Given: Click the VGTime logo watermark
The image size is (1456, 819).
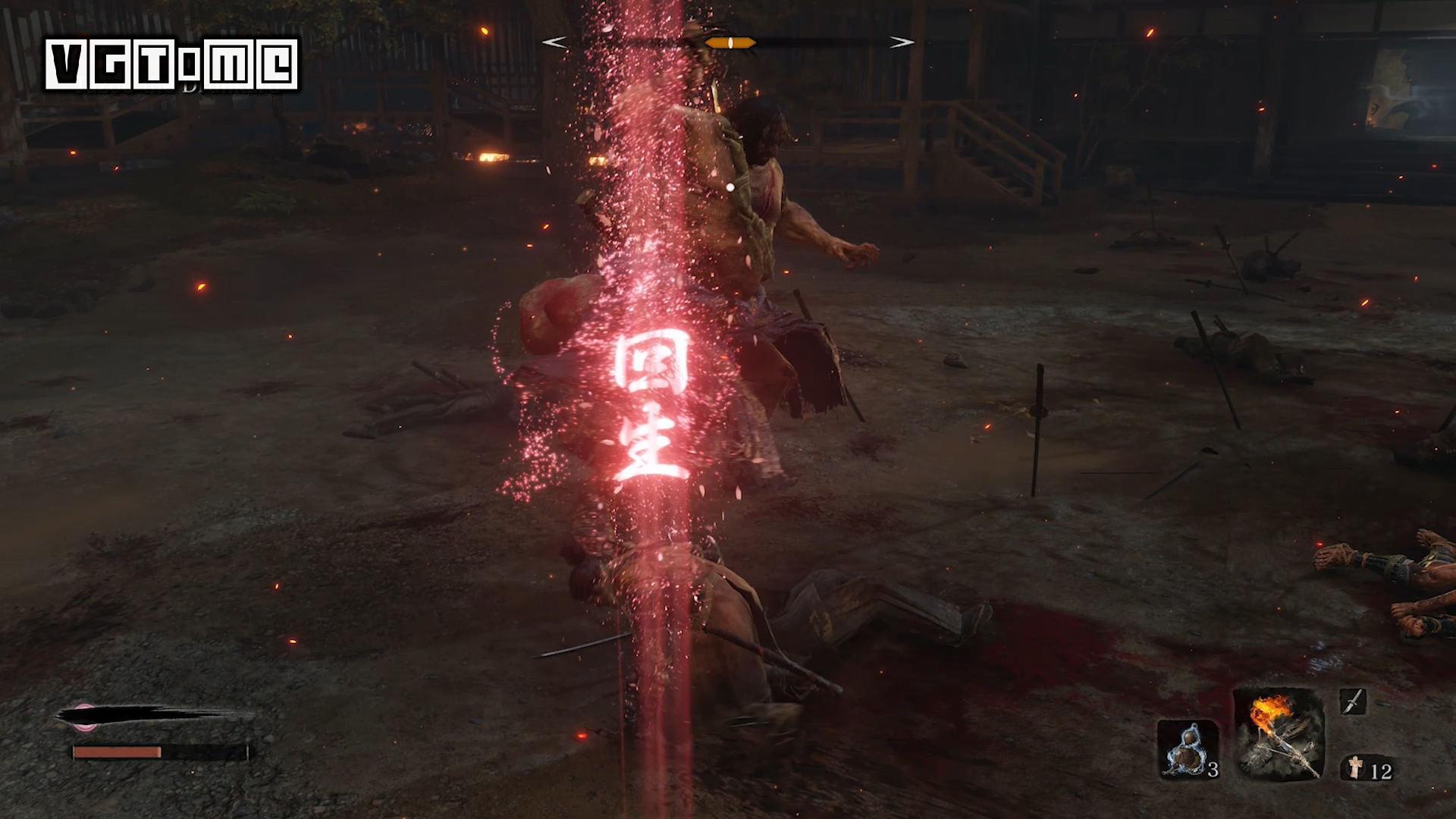Looking at the screenshot, I should click(172, 65).
